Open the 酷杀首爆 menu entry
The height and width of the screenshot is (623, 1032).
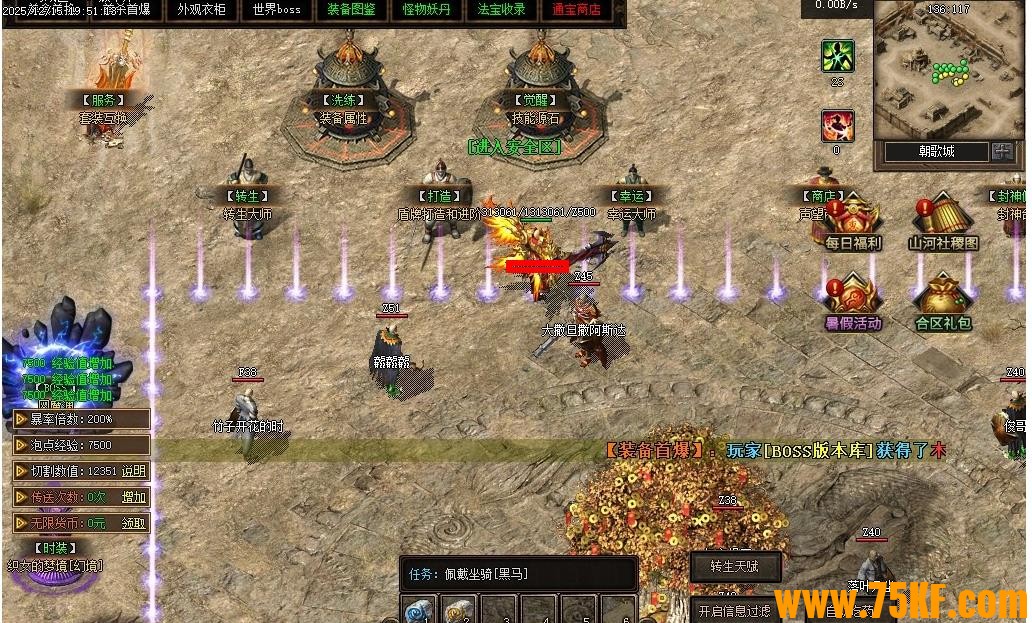(129, 10)
